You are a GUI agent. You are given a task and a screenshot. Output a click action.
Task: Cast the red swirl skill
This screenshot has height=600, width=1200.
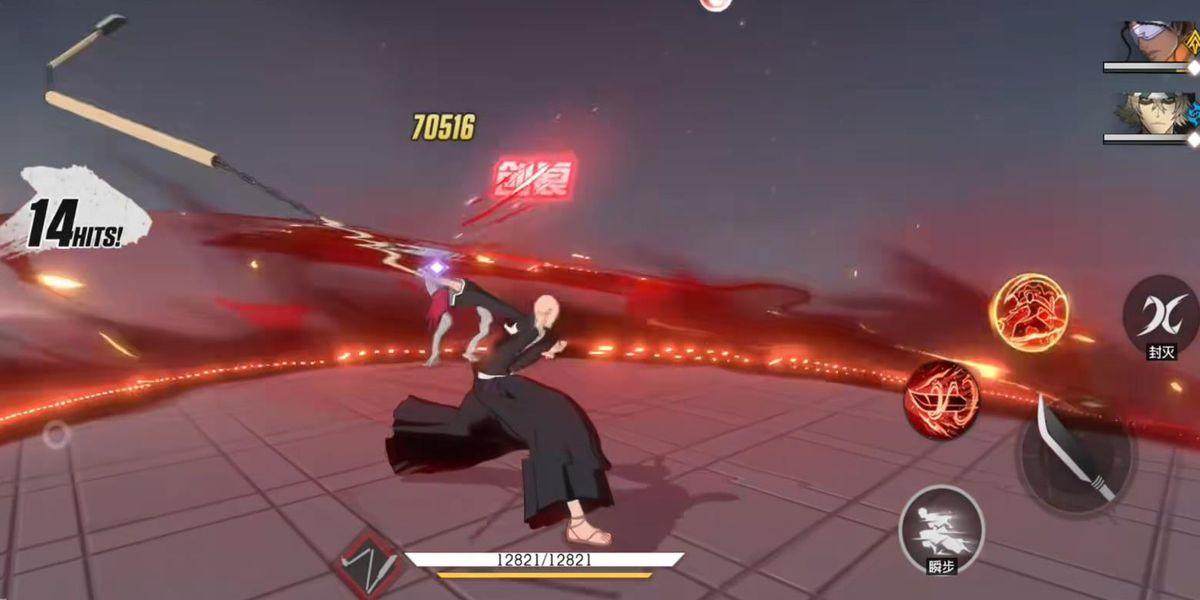pos(941,399)
